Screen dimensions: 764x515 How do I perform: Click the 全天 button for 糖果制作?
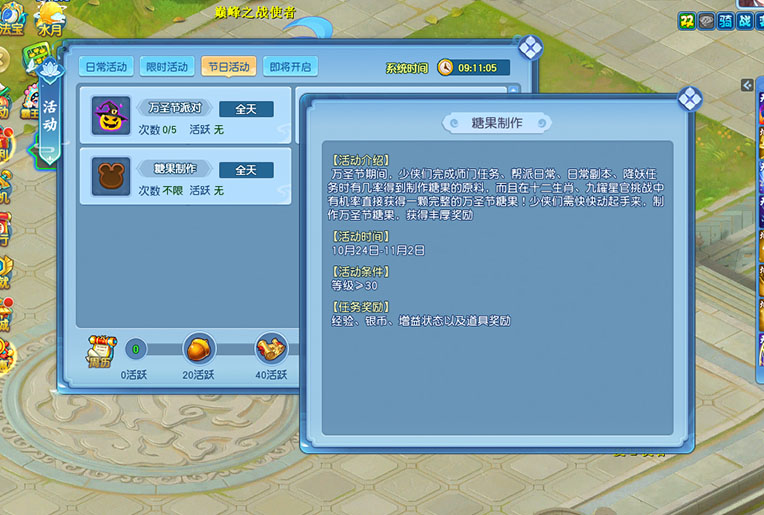click(246, 170)
